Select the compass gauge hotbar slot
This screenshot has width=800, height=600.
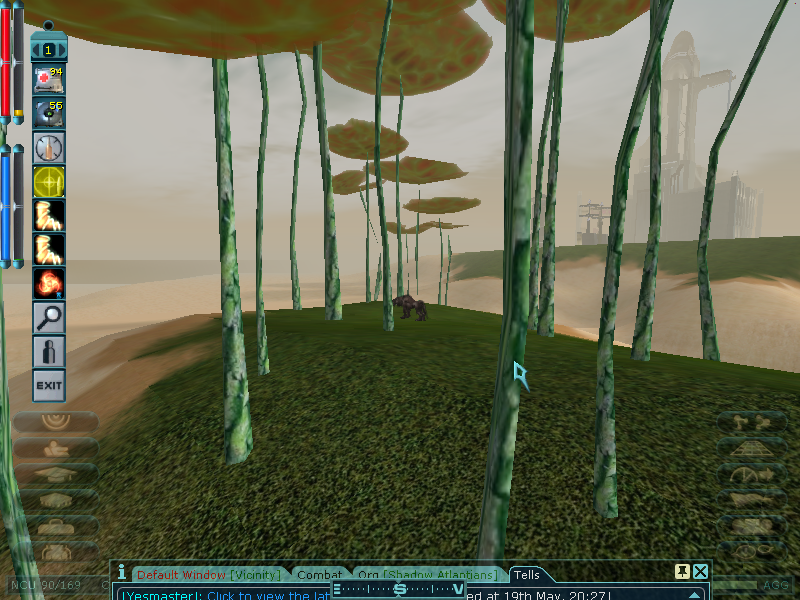[49, 148]
